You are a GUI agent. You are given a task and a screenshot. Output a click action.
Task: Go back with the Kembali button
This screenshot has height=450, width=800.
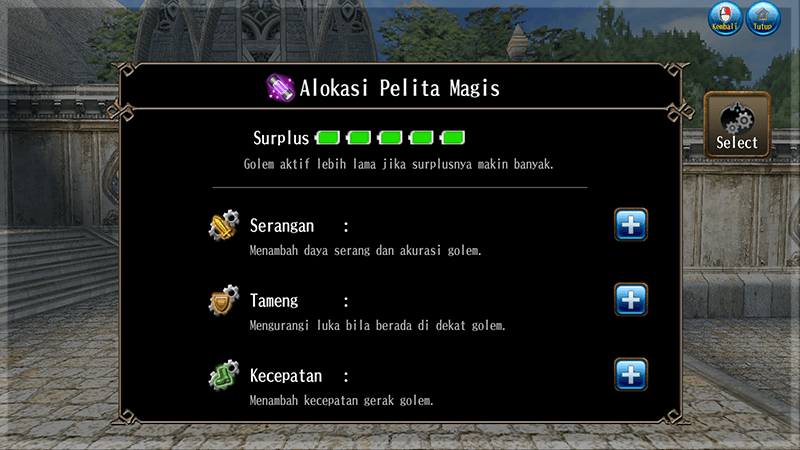pos(724,19)
